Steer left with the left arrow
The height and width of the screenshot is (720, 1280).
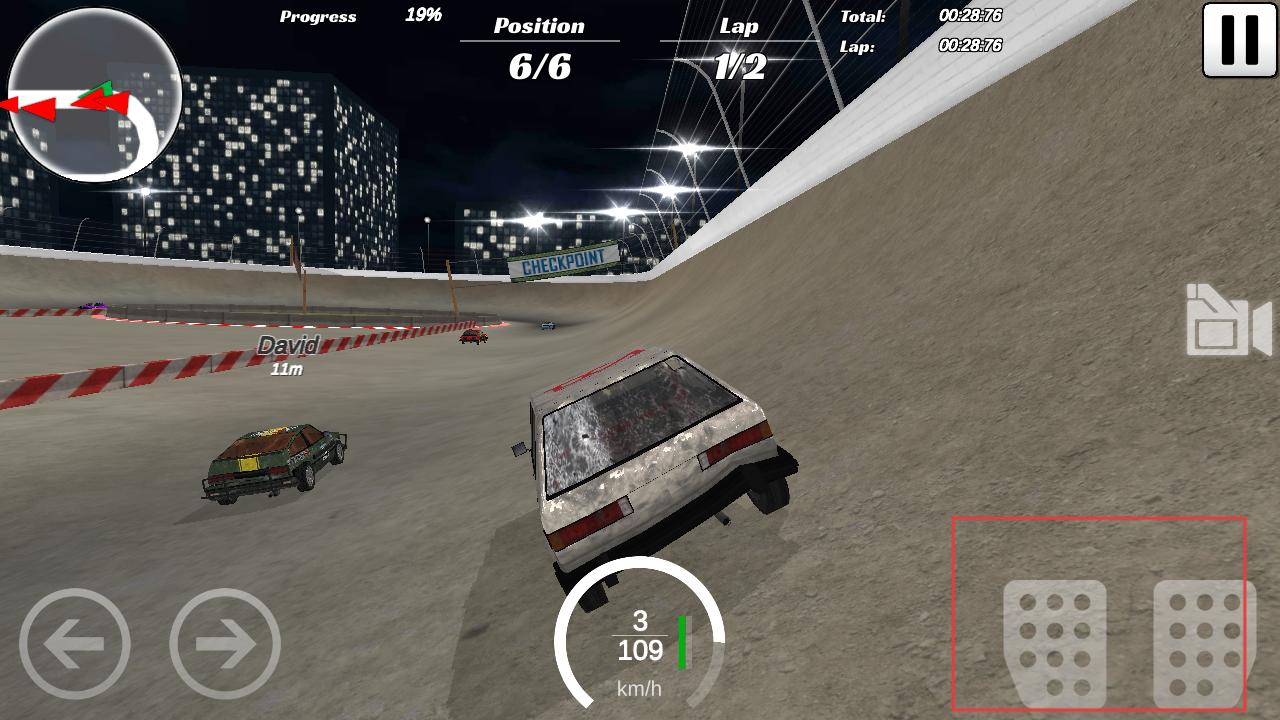tap(74, 643)
